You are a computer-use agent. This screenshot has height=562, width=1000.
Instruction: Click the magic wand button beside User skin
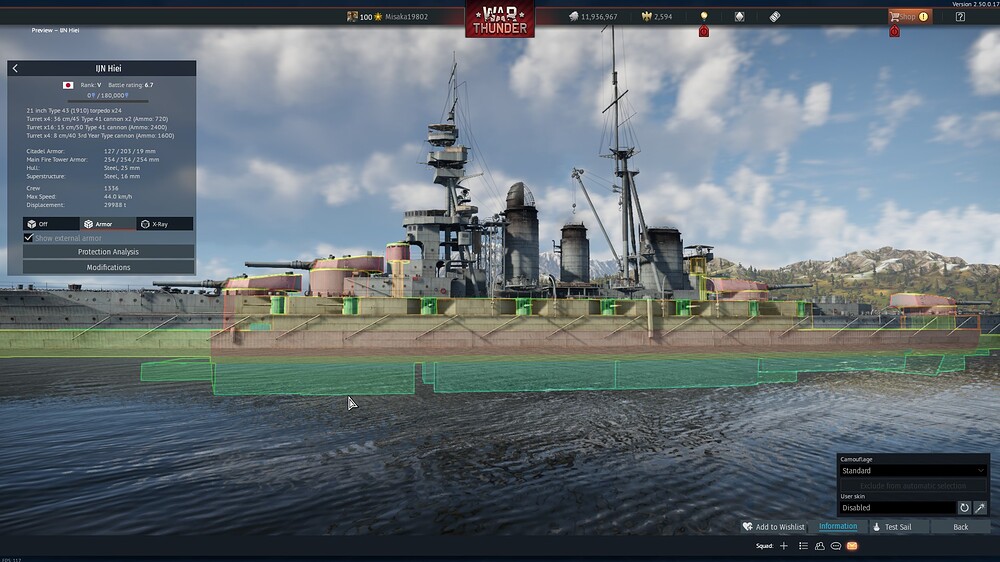[x=980, y=508]
